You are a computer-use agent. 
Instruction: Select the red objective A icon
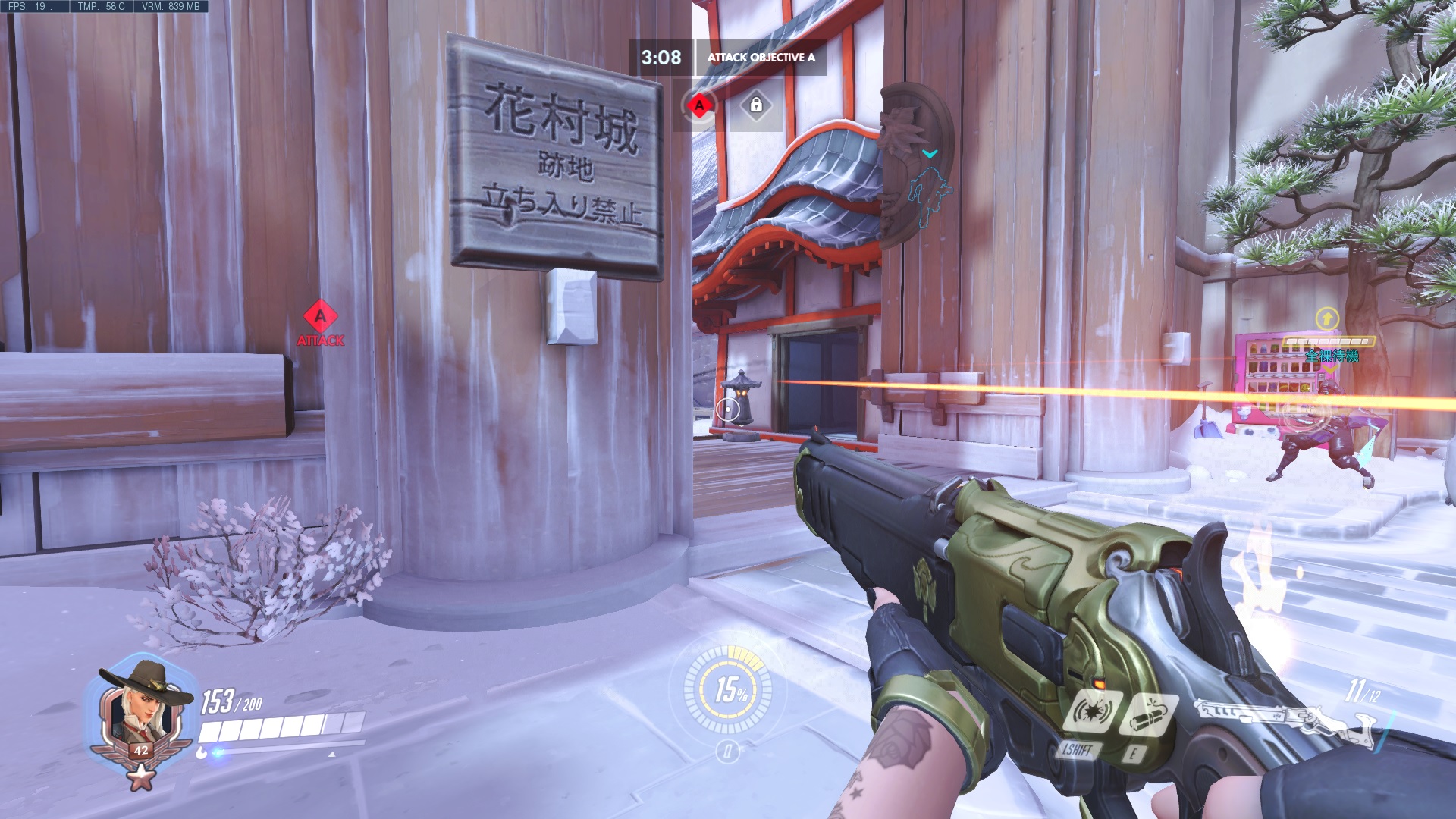click(x=699, y=105)
